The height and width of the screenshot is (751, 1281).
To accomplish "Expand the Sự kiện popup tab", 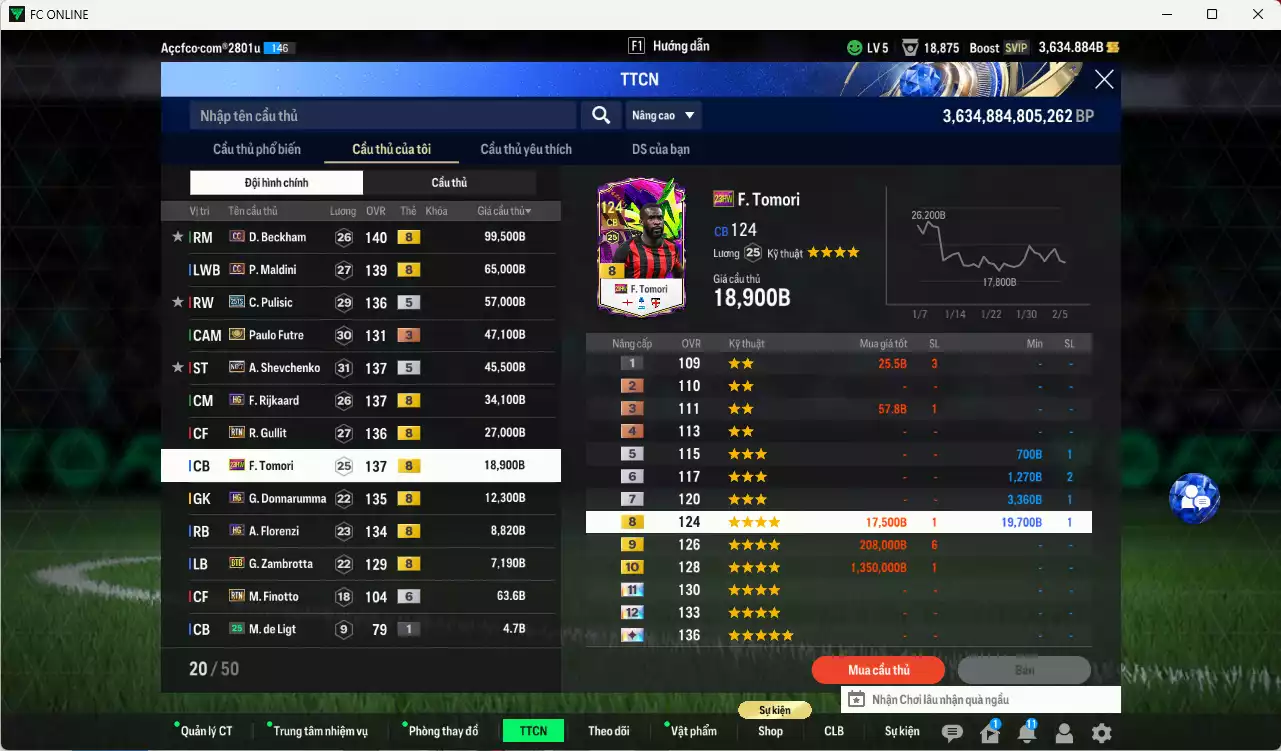I will 775,709.
